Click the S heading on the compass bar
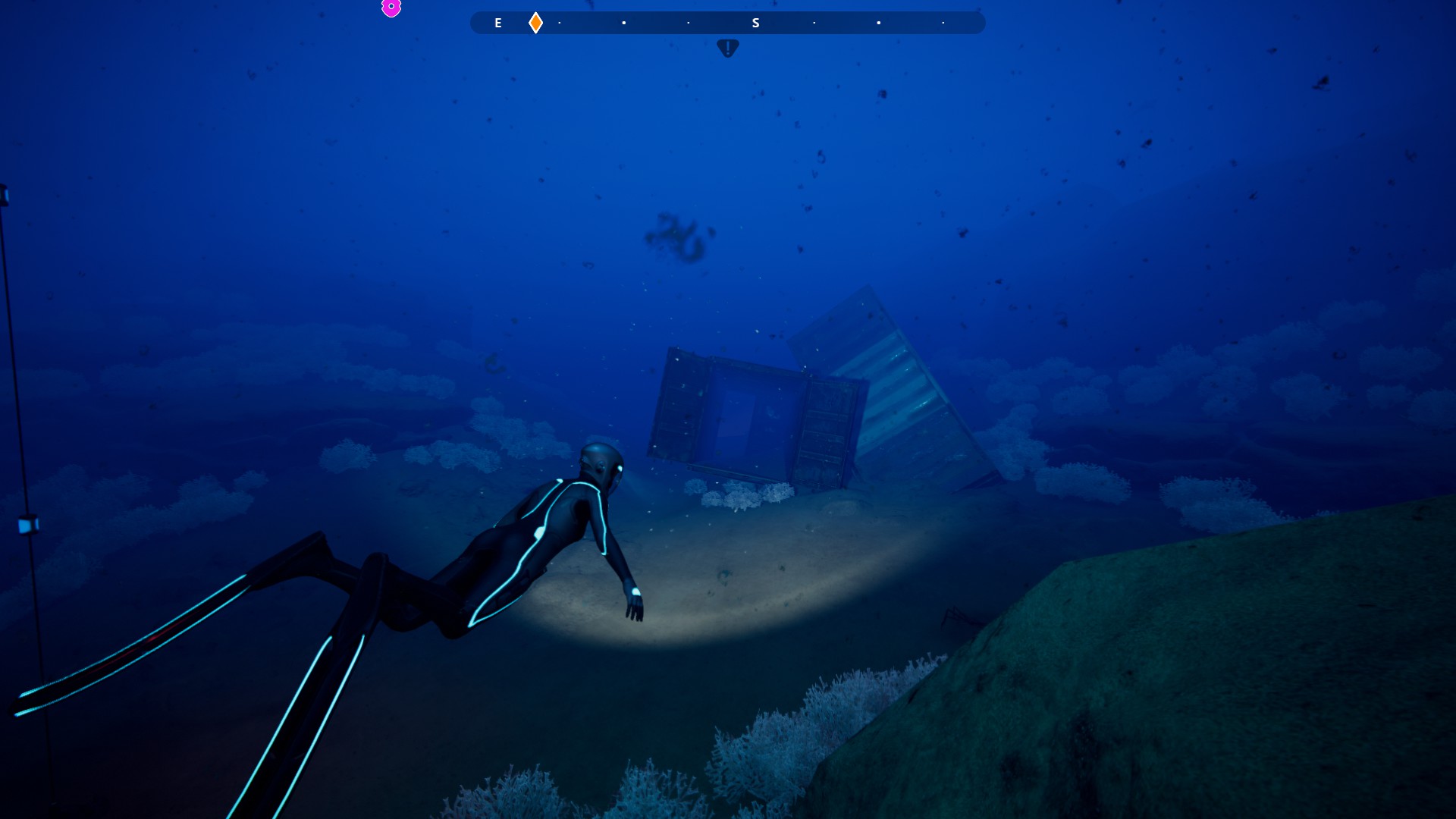 tap(755, 24)
